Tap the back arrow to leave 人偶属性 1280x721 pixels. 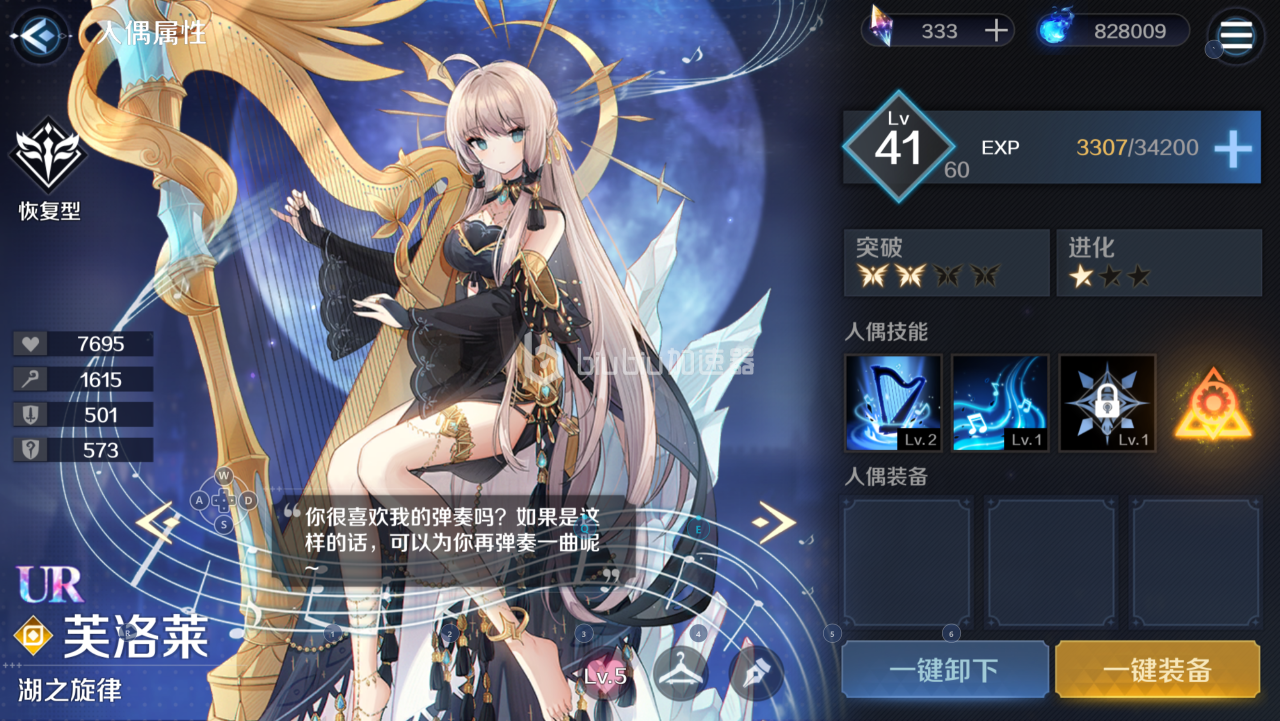coord(38,37)
